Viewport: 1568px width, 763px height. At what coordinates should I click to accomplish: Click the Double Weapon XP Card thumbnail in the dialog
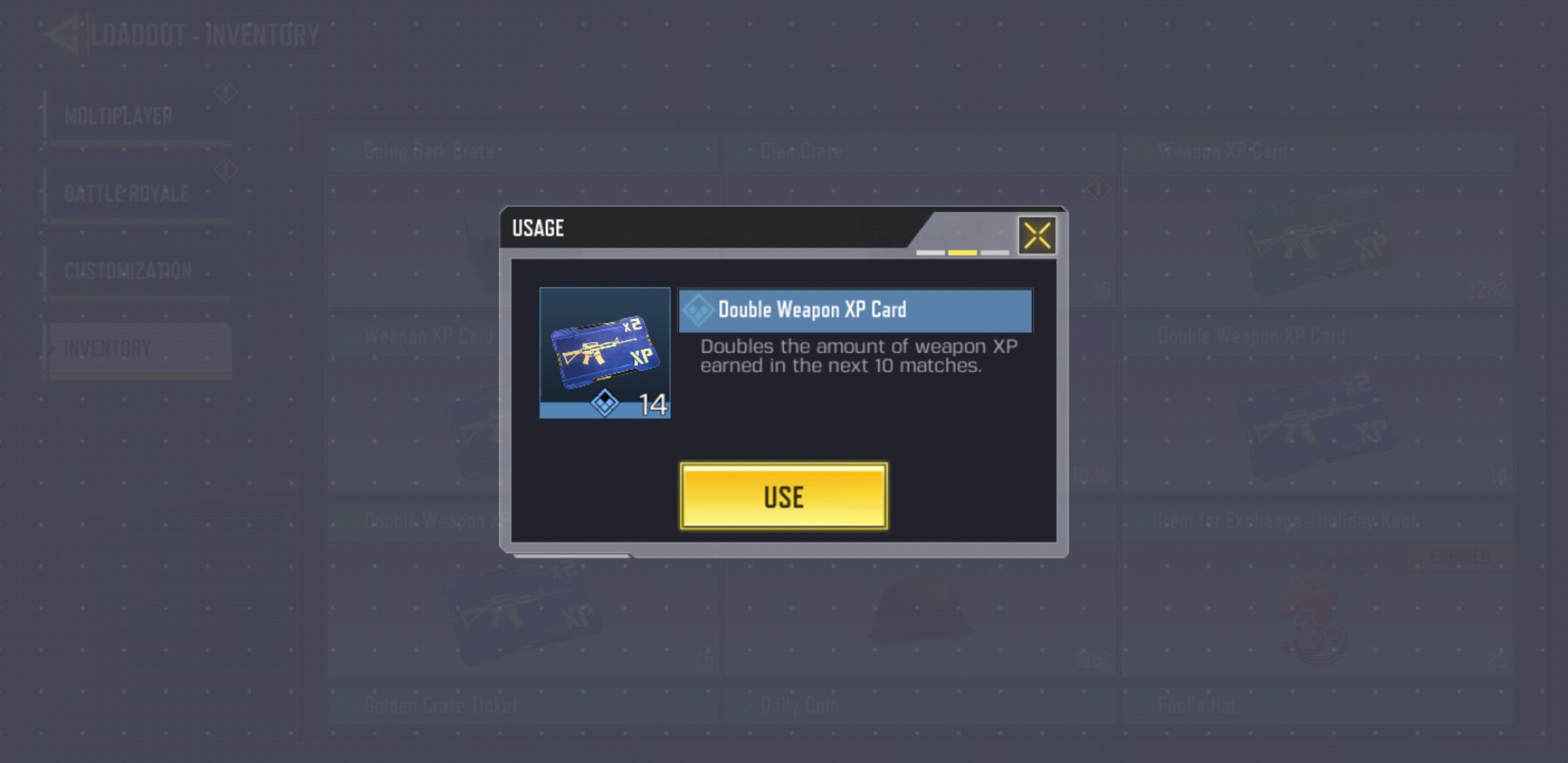tap(605, 352)
